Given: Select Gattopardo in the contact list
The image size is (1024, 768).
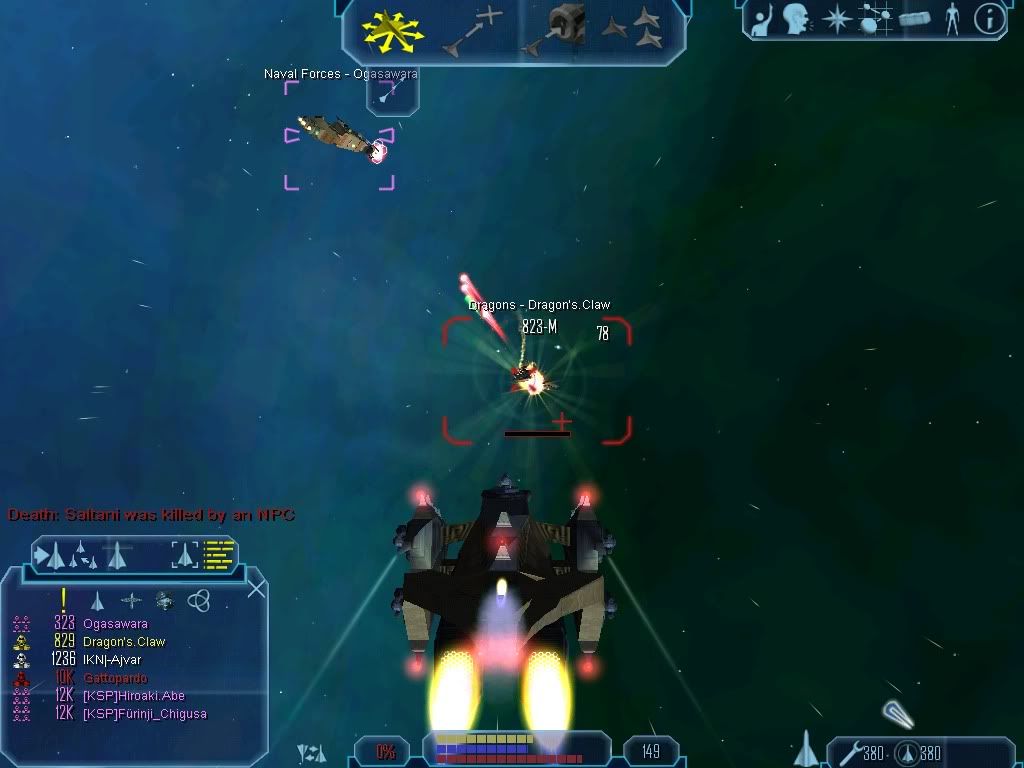Looking at the screenshot, I should [x=115, y=678].
